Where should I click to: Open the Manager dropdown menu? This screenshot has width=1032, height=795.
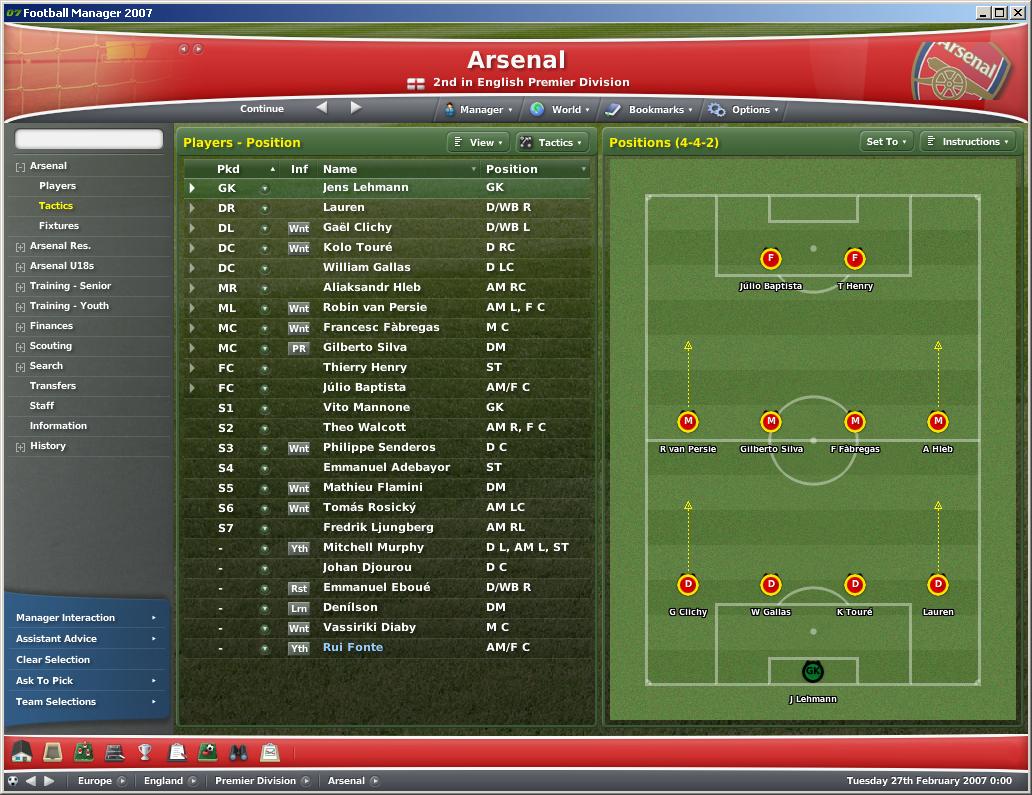[478, 110]
